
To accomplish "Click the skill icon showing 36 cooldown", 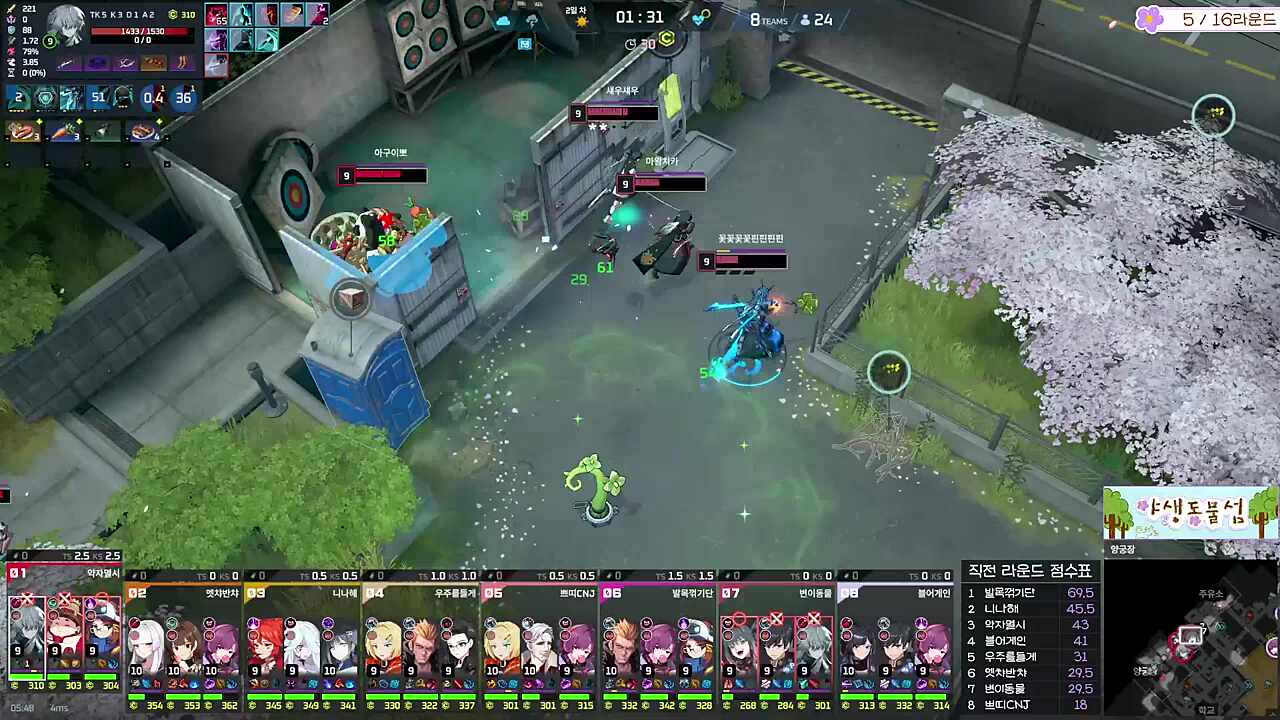I will click(x=183, y=98).
